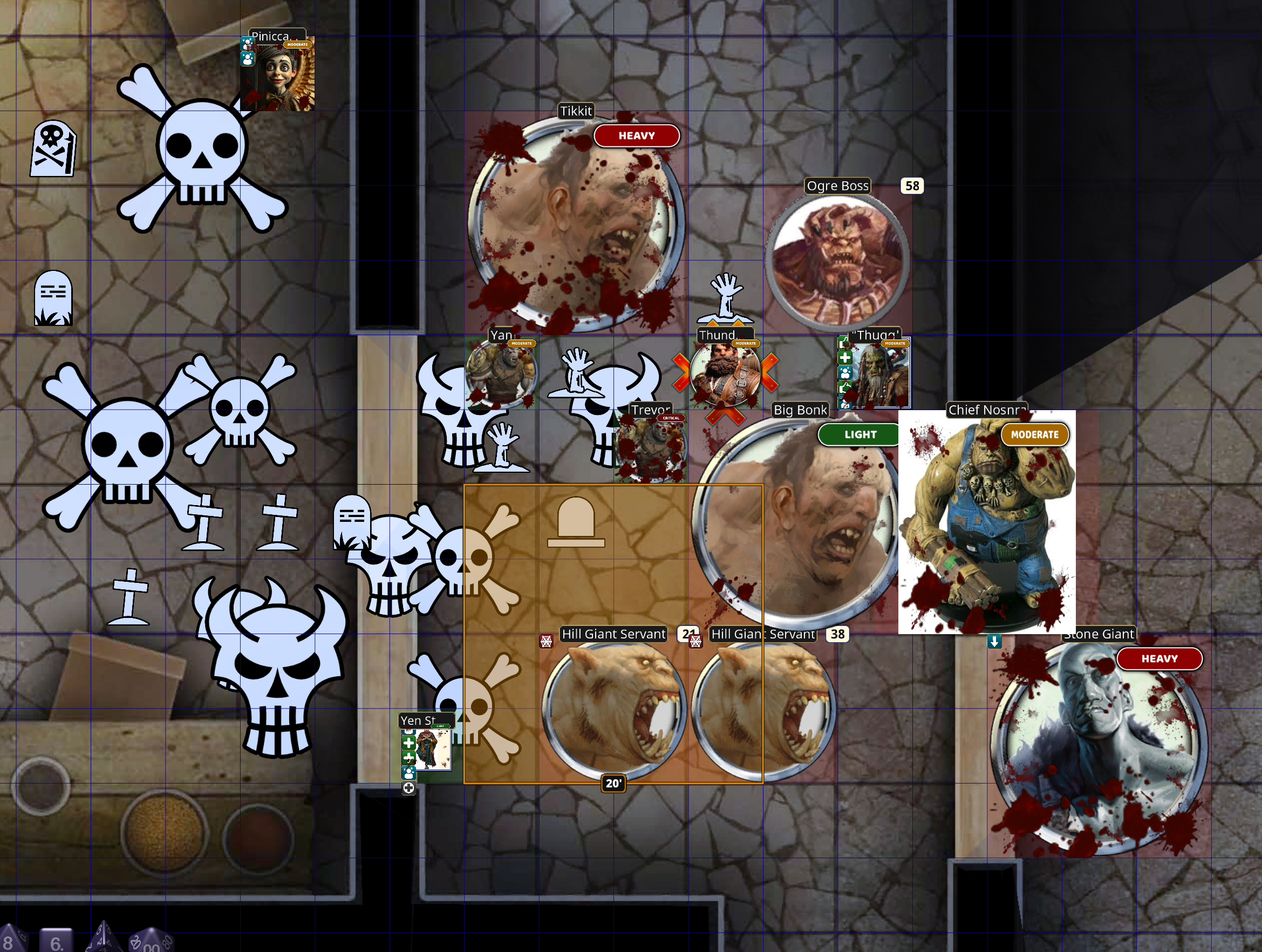Image resolution: width=1262 pixels, height=952 pixels.
Task: Toggle the HEAVY condition badge on Tikkit
Action: [637, 136]
